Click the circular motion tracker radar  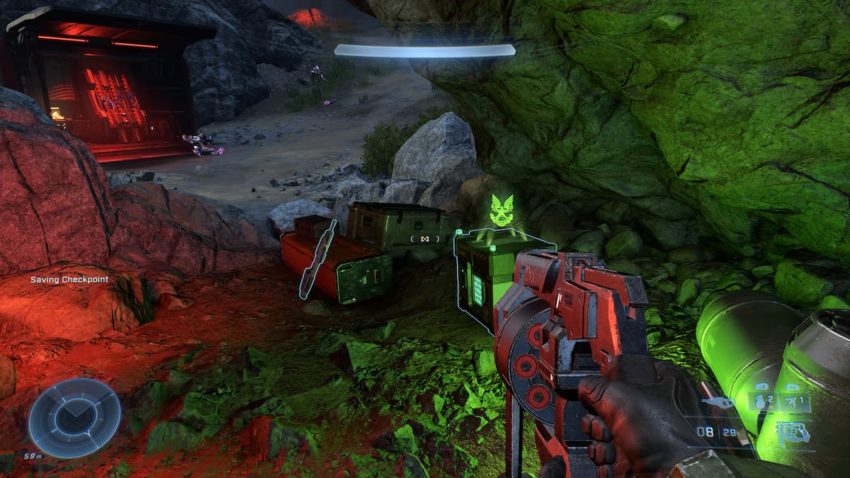click(x=74, y=417)
